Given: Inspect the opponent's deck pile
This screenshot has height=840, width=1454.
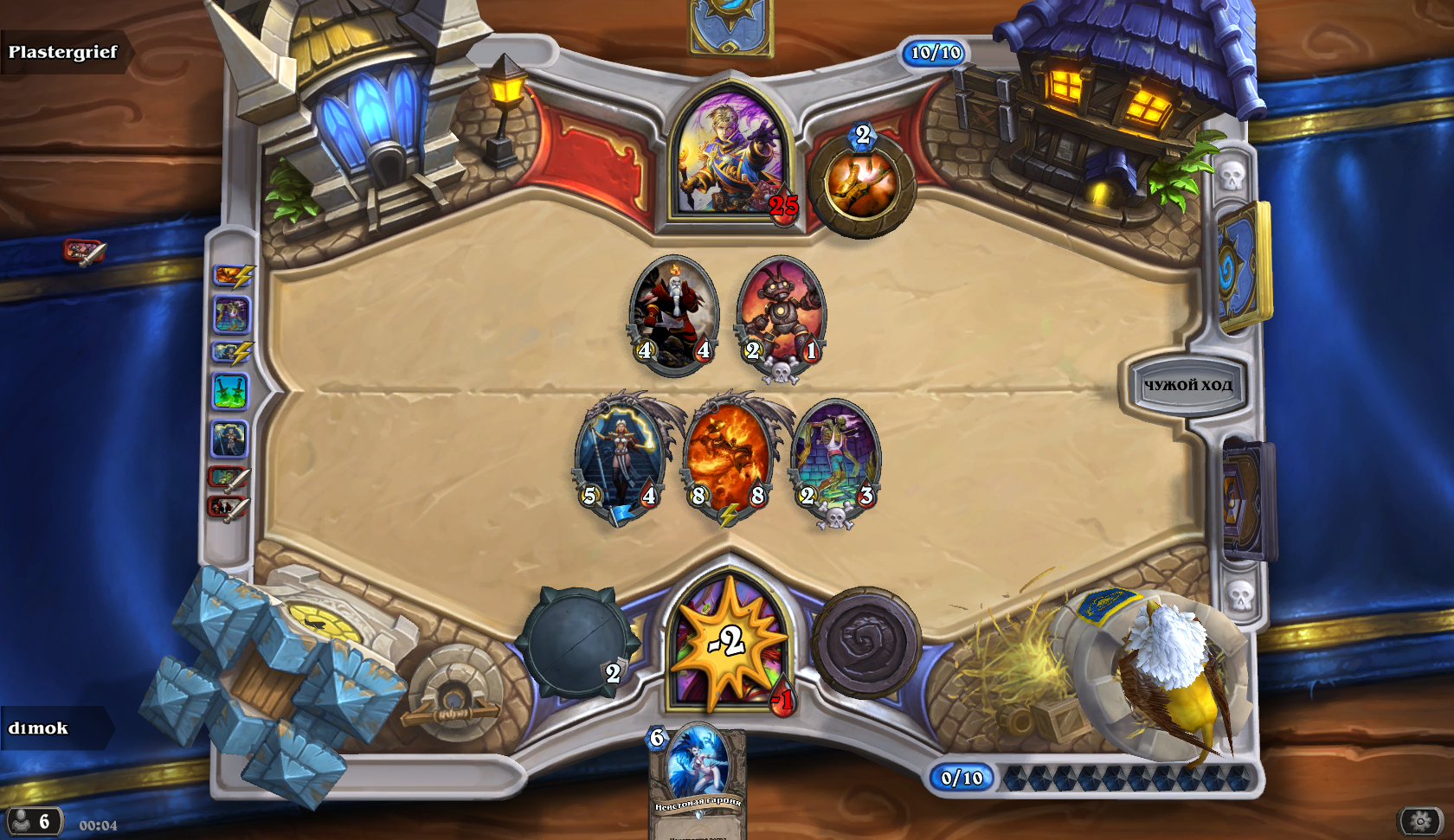Looking at the screenshot, I should tap(1244, 266).
